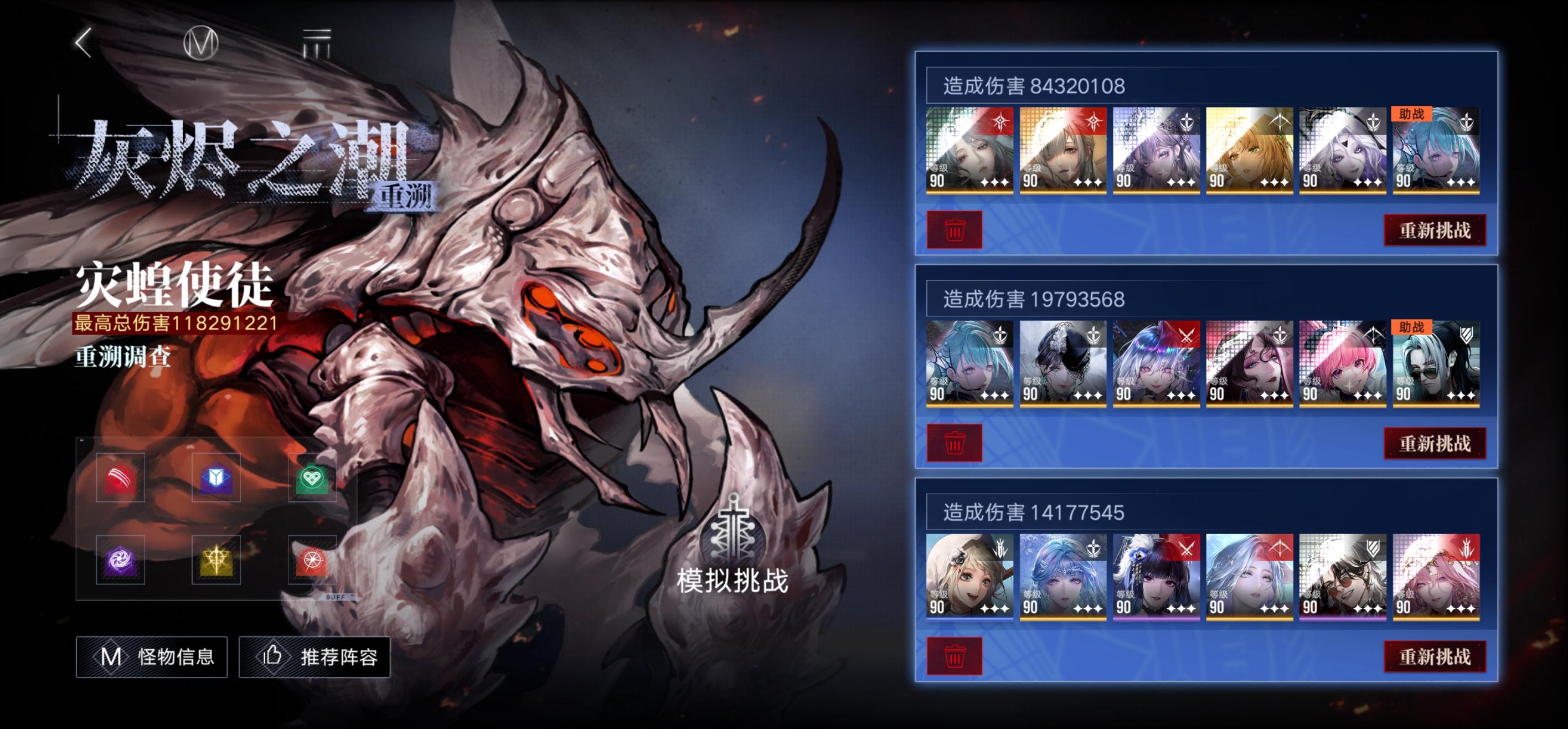Open 怪物信息 monster information

tap(151, 656)
